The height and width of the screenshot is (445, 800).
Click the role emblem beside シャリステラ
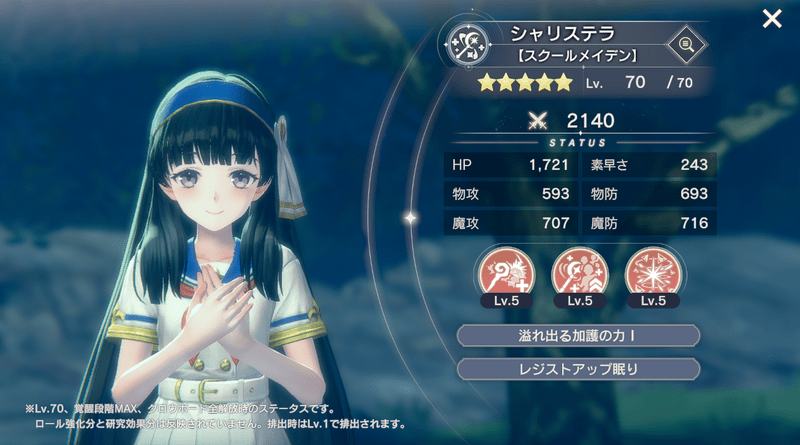pyautogui.click(x=467, y=42)
